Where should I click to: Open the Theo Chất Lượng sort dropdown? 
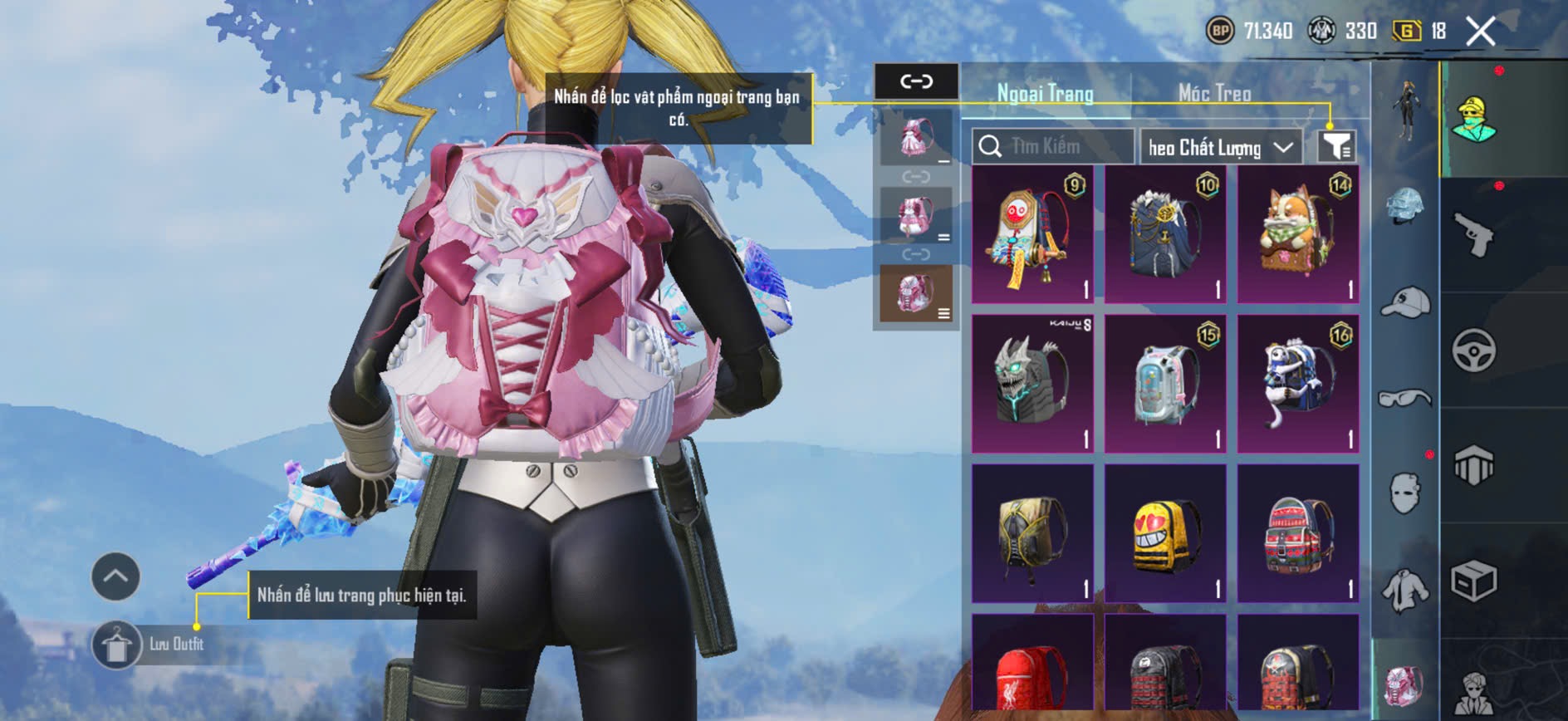pos(1220,148)
